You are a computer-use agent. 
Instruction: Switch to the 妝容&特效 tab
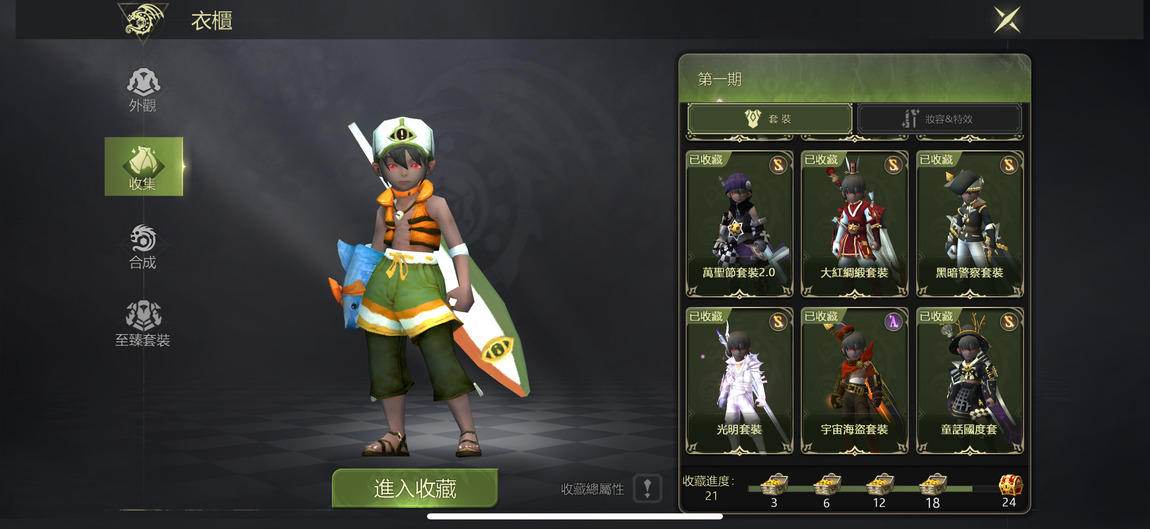tap(939, 119)
